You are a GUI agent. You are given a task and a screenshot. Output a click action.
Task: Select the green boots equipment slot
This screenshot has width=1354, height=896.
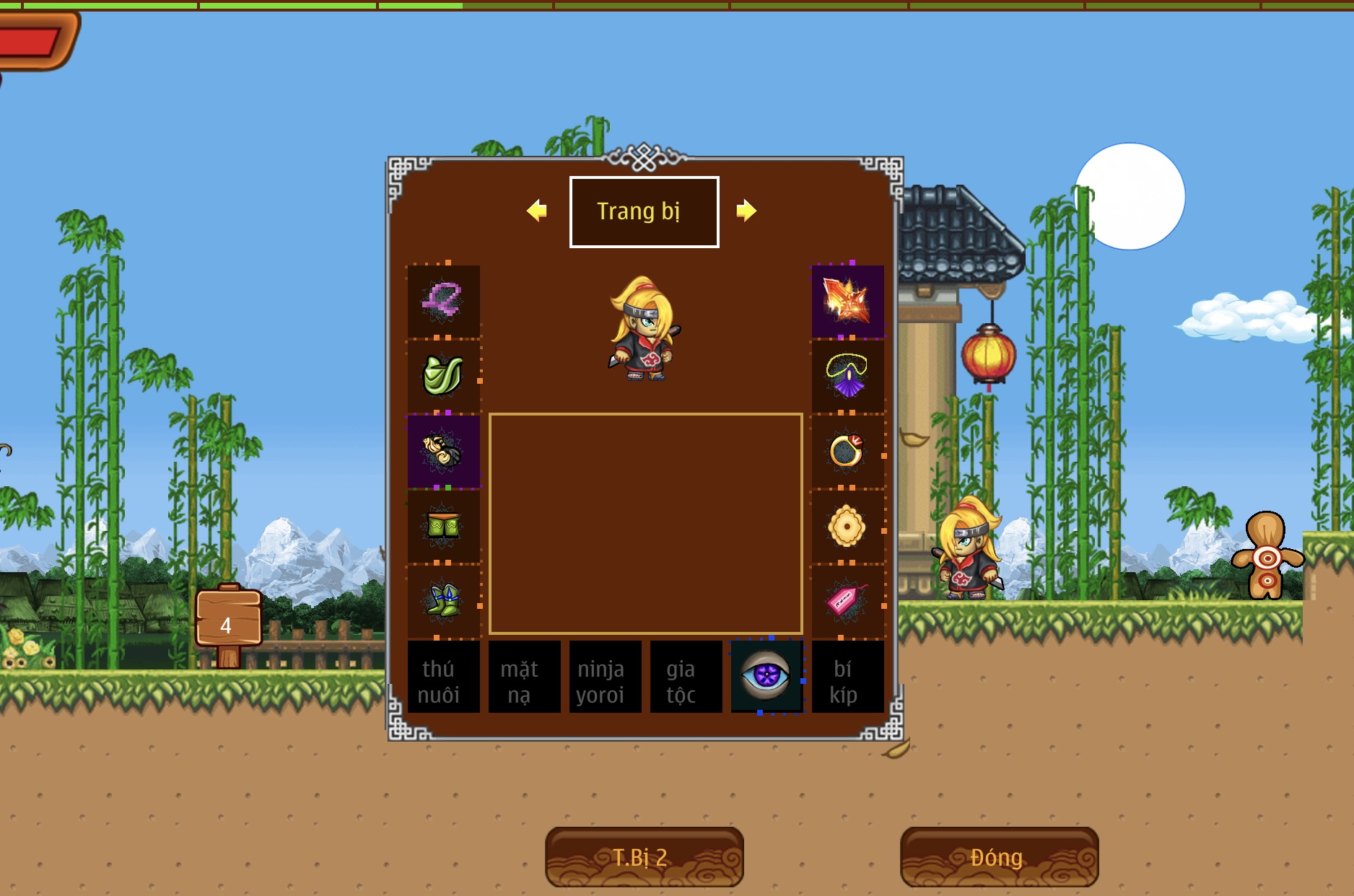tap(443, 601)
